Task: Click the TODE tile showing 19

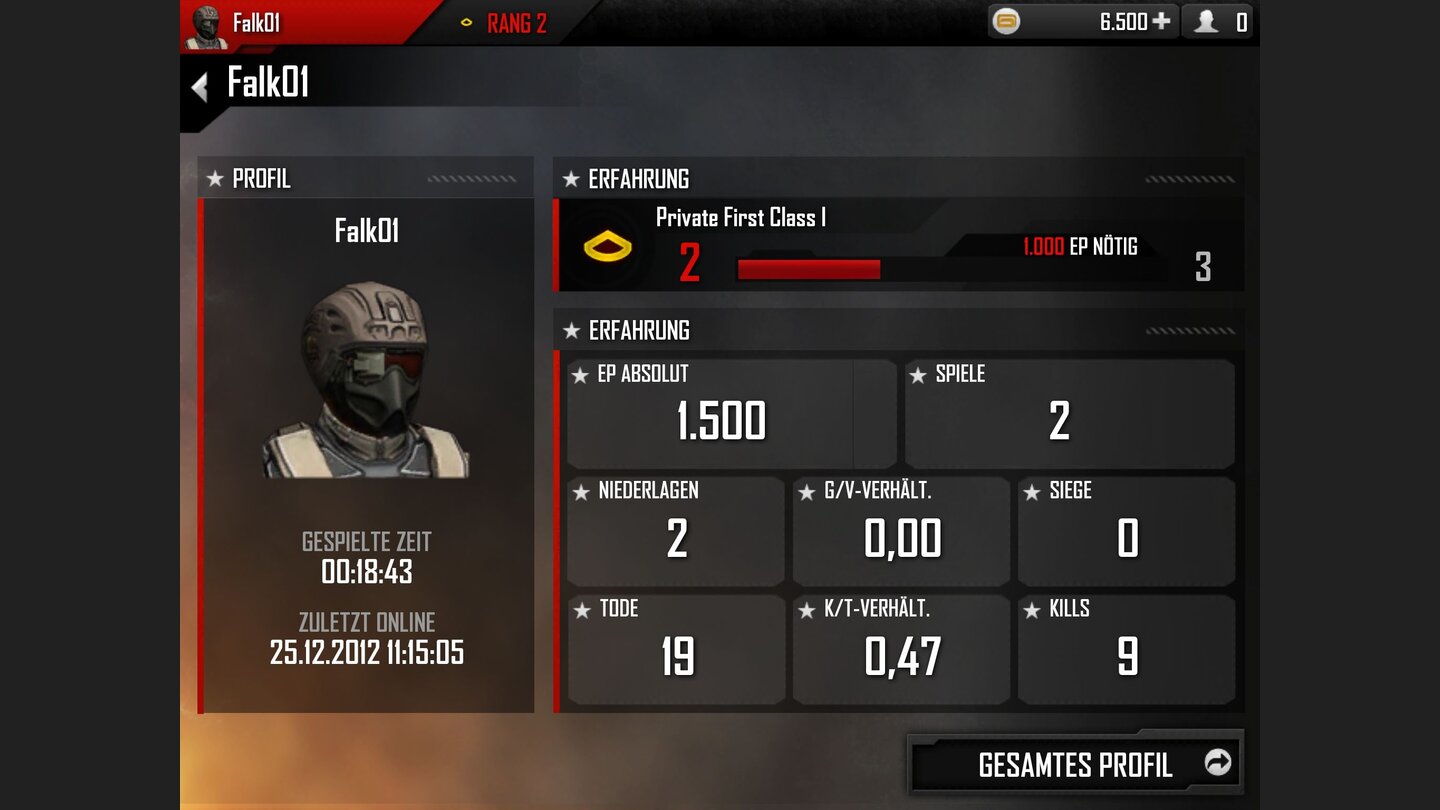Action: pyautogui.click(x=675, y=648)
